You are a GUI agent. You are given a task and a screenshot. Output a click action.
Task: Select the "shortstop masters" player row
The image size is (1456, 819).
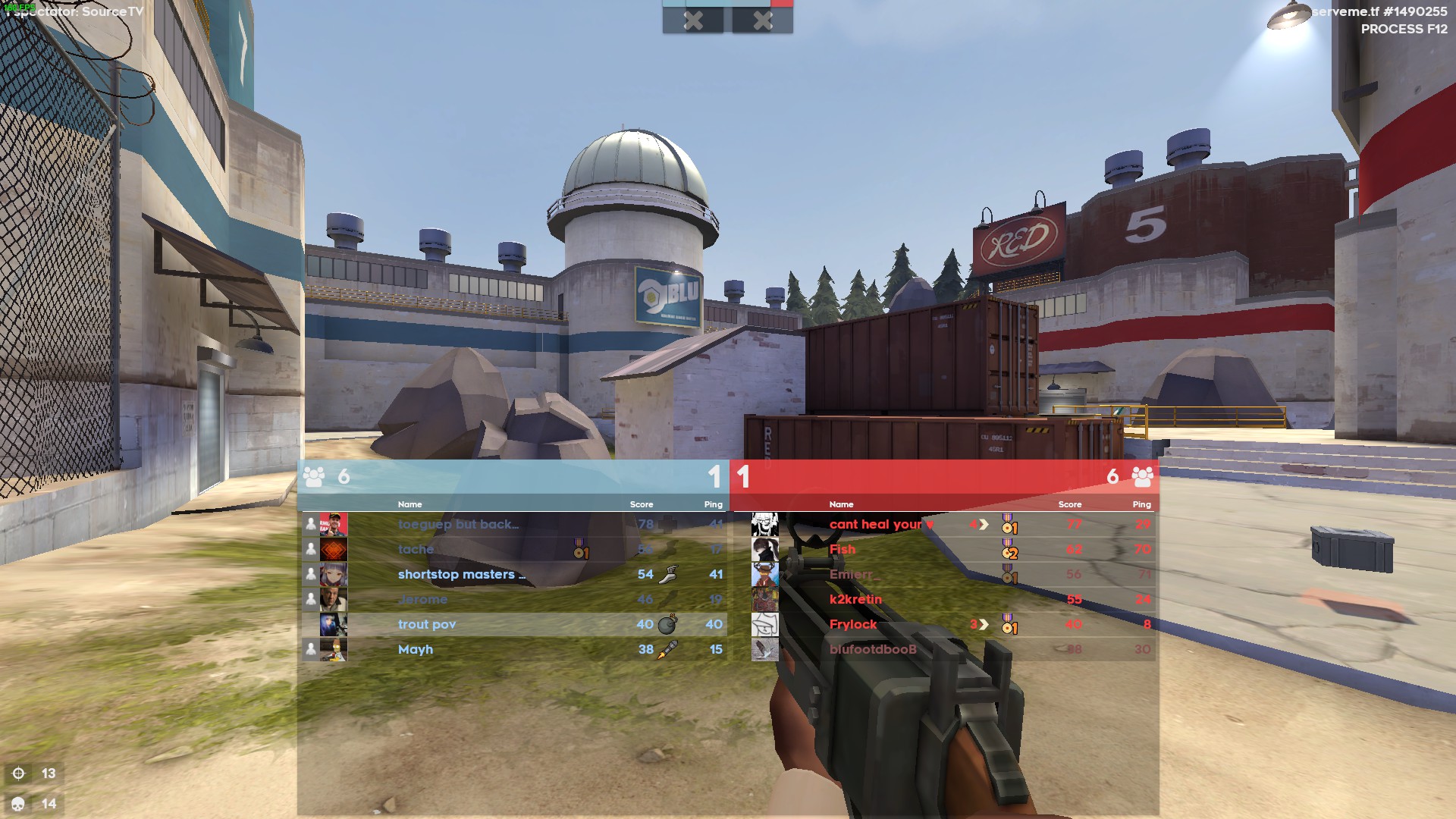(461, 574)
